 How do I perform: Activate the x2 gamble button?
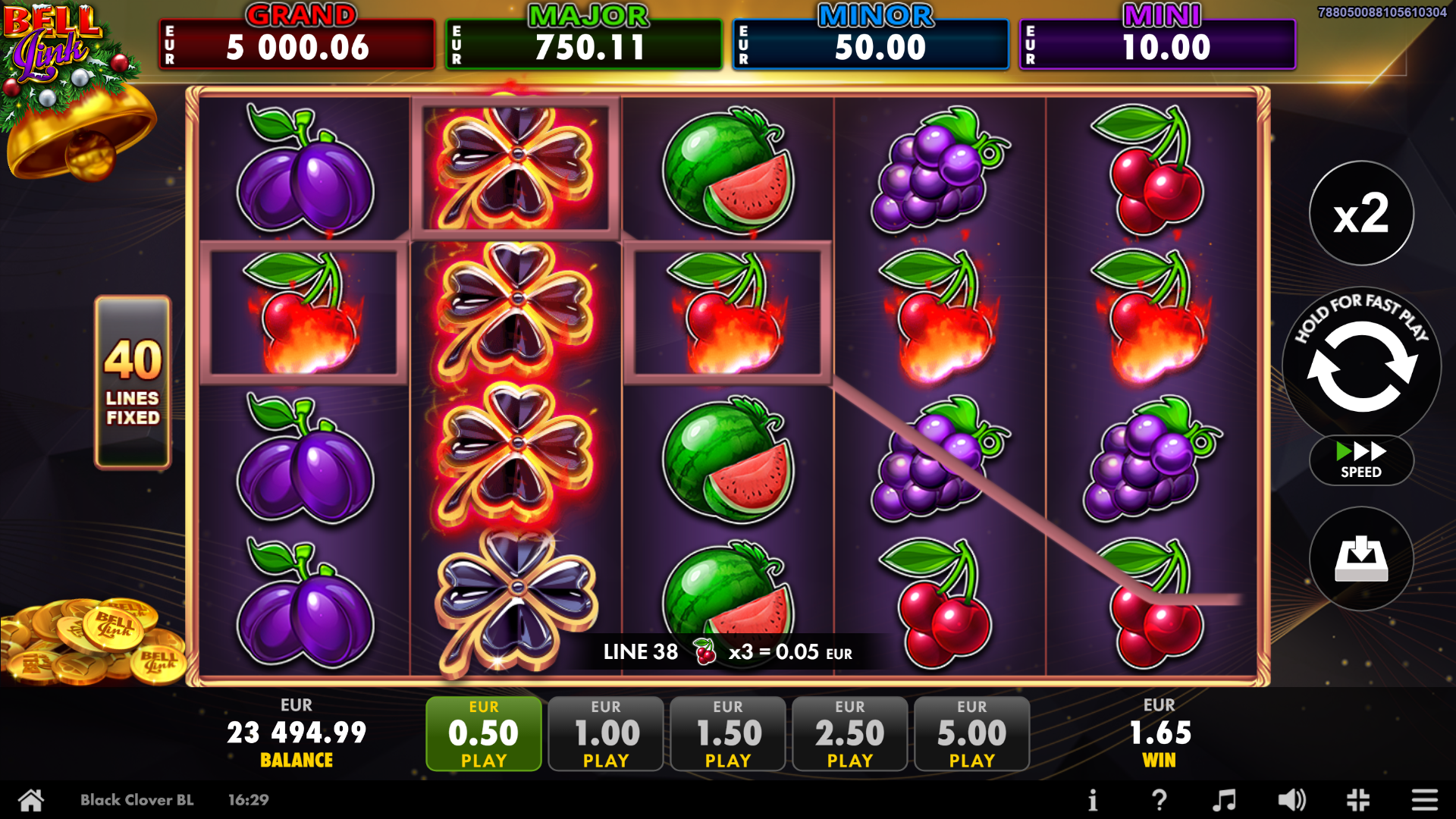[x=1361, y=214]
